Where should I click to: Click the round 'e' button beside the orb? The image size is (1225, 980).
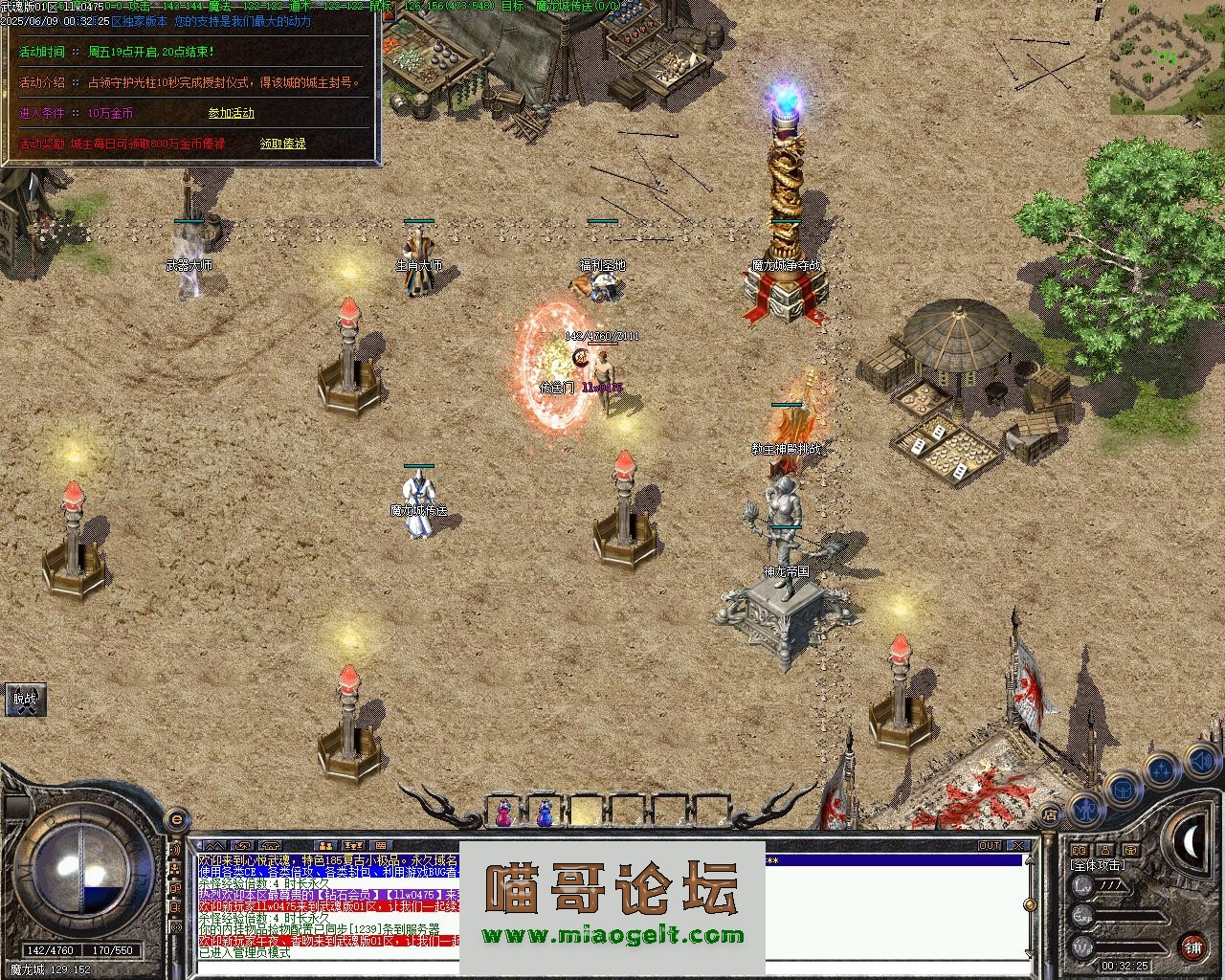click(175, 819)
